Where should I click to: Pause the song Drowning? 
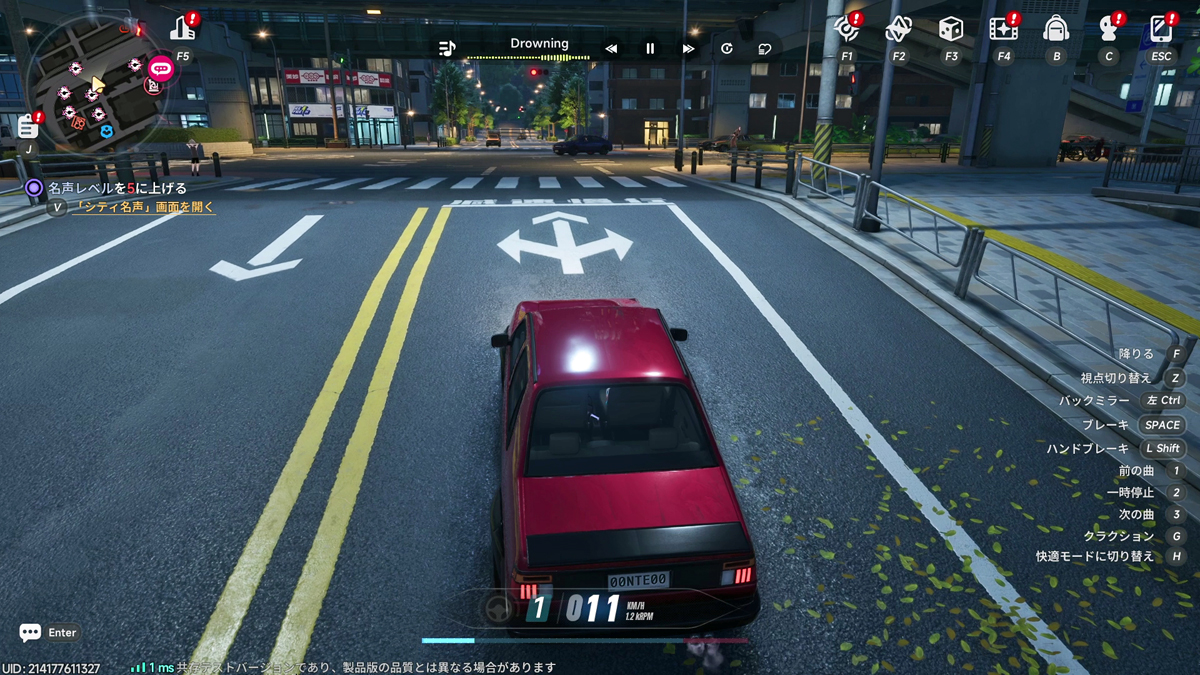[650, 48]
